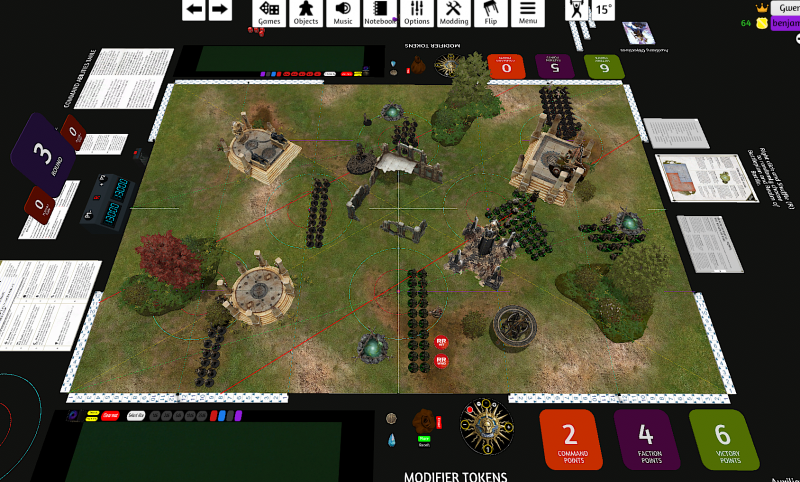Open the Games menu

268,12
